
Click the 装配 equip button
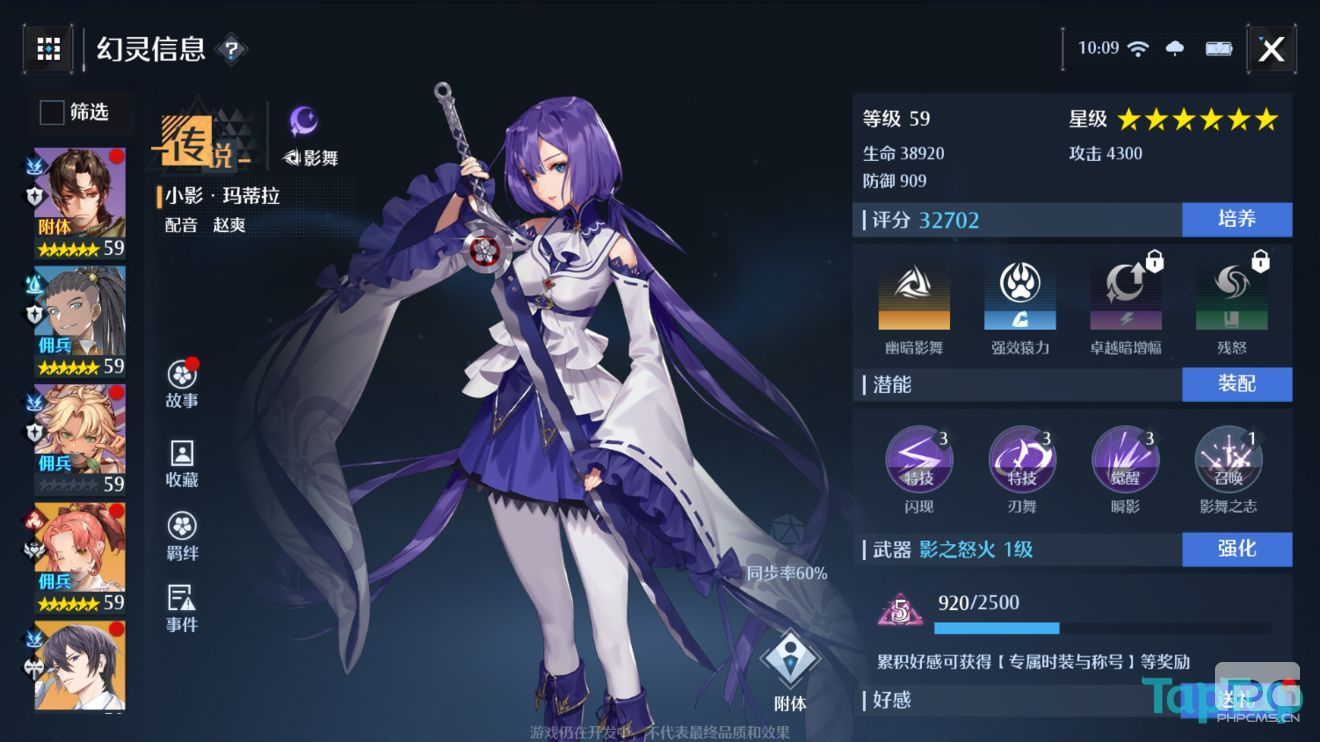[1237, 384]
